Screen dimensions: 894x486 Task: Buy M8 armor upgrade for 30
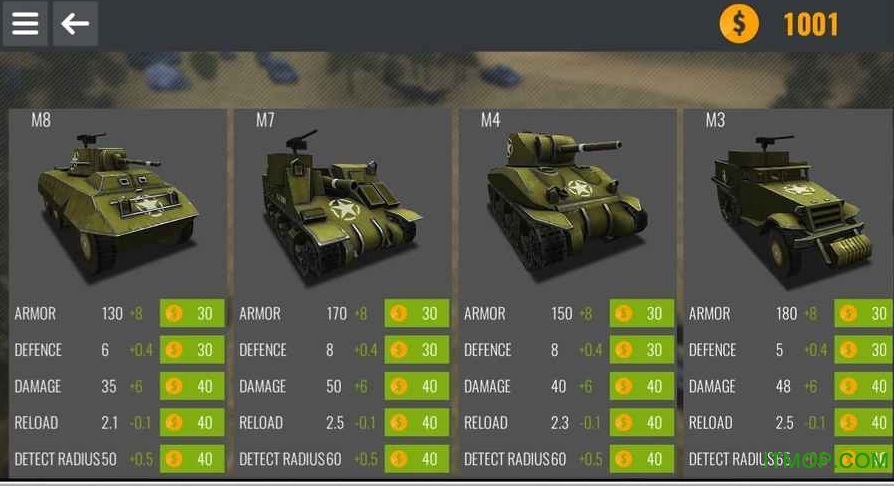coord(192,313)
